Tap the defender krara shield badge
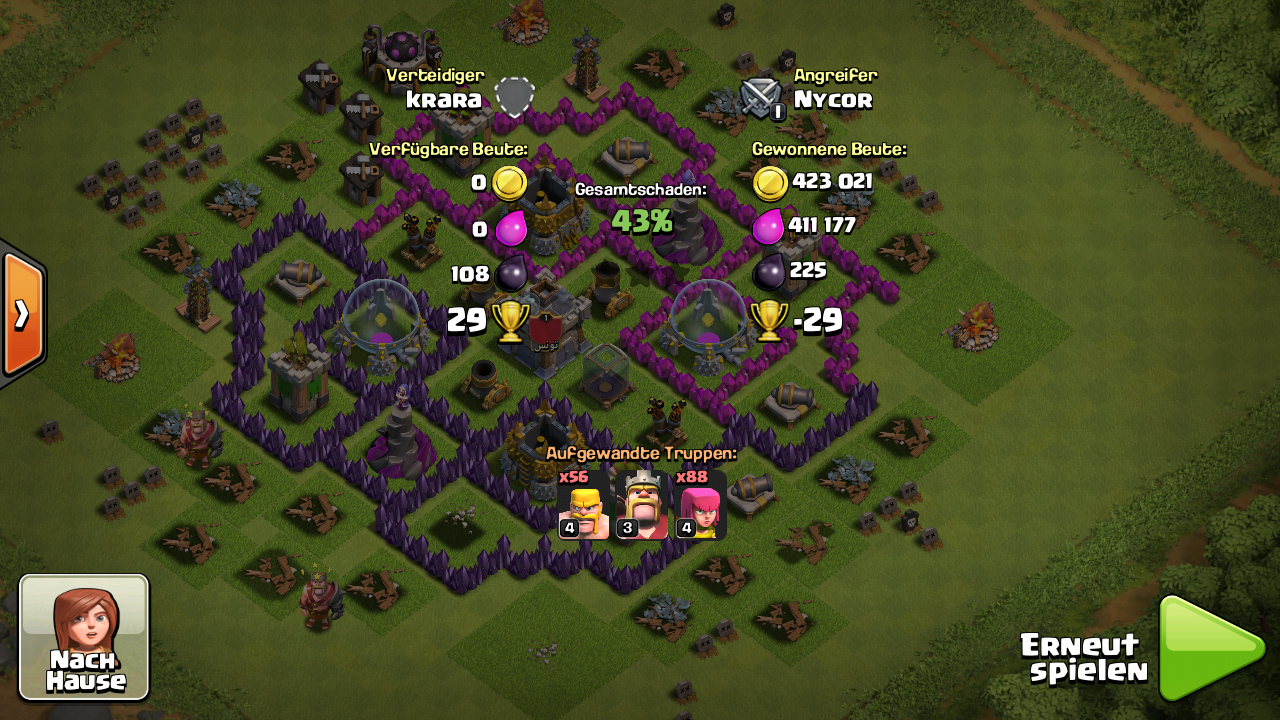This screenshot has width=1280, height=720. tap(514, 97)
